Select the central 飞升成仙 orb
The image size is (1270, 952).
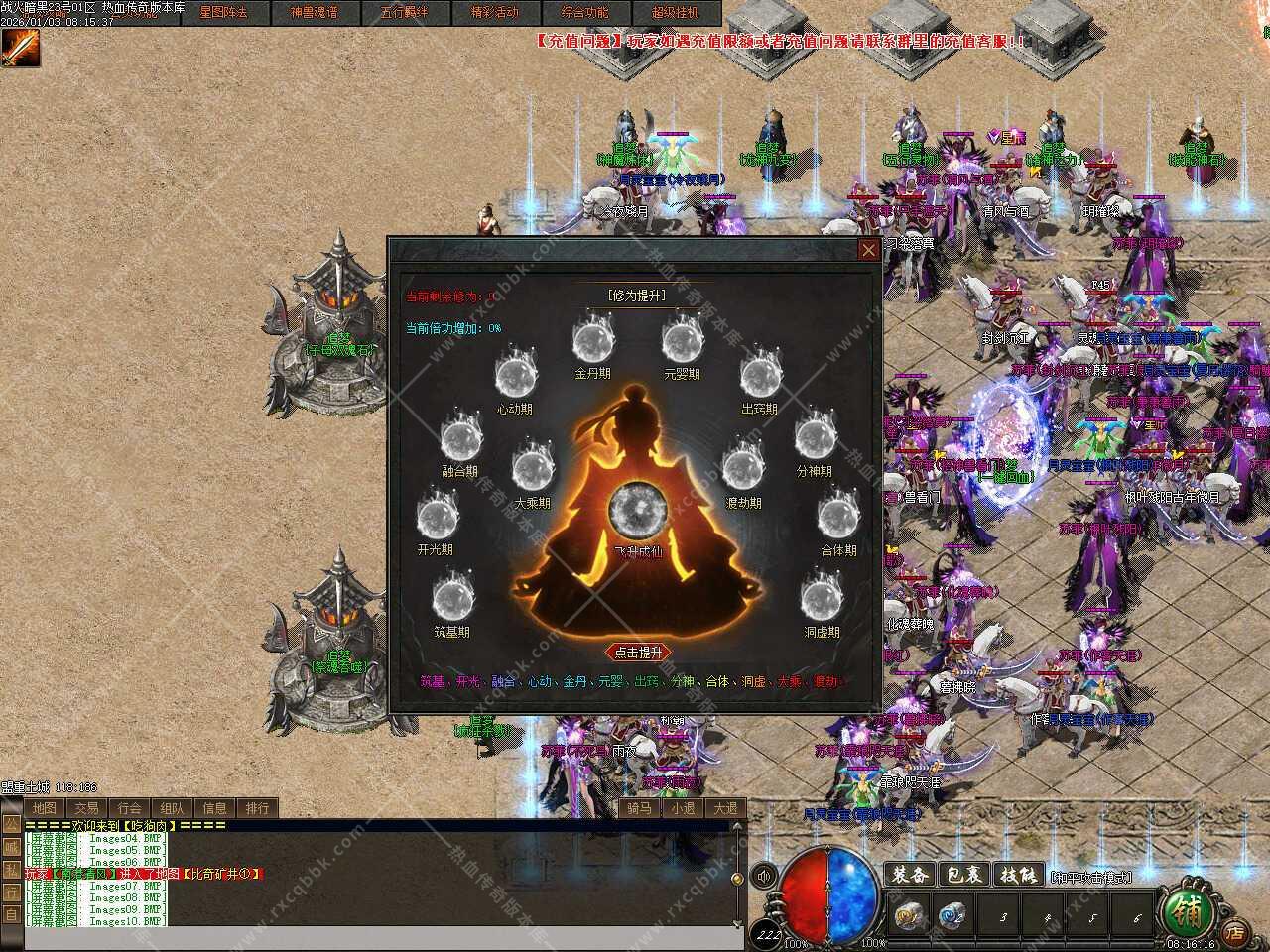[636, 511]
